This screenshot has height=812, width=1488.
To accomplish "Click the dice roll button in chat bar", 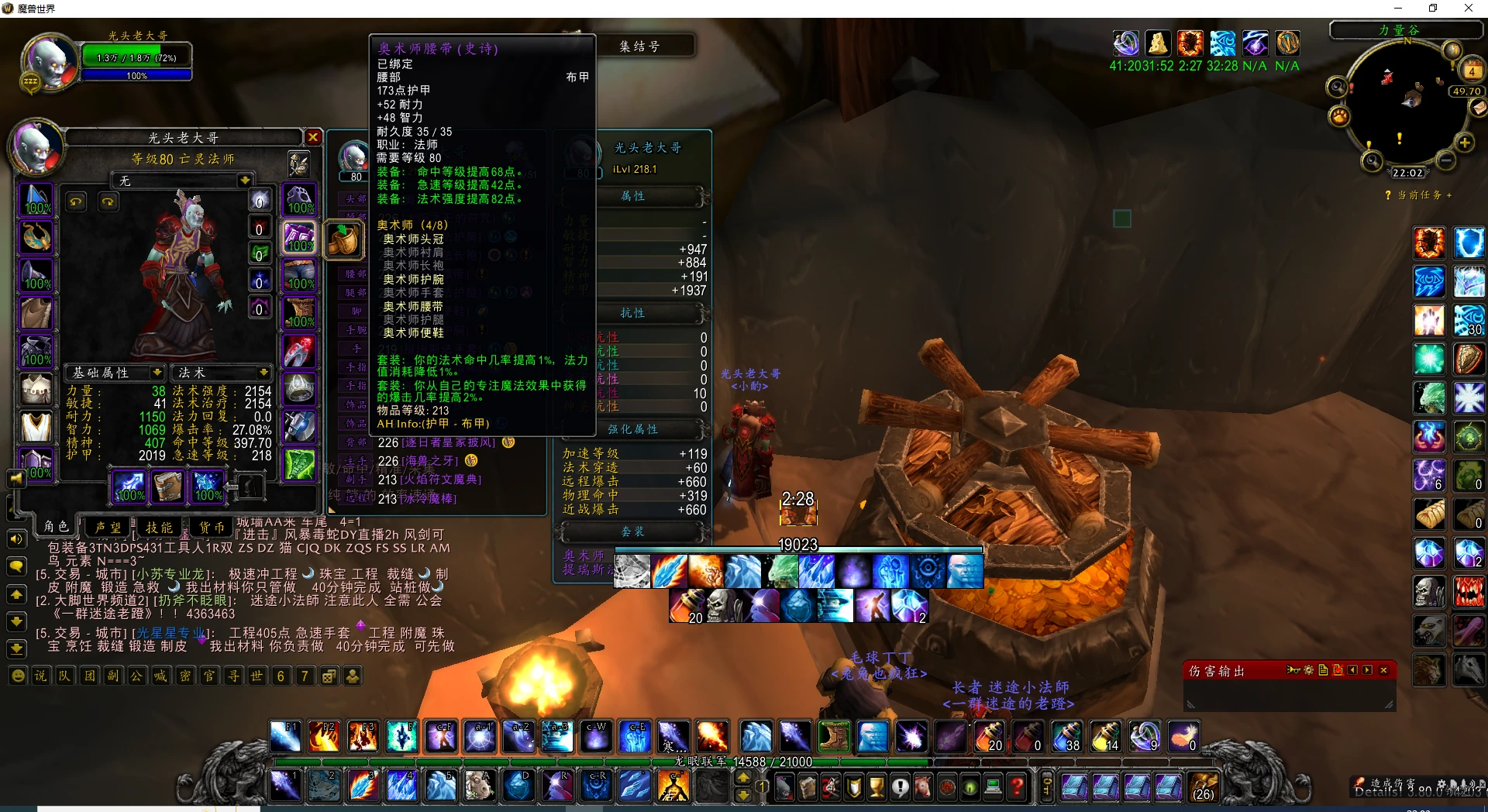I will (329, 676).
